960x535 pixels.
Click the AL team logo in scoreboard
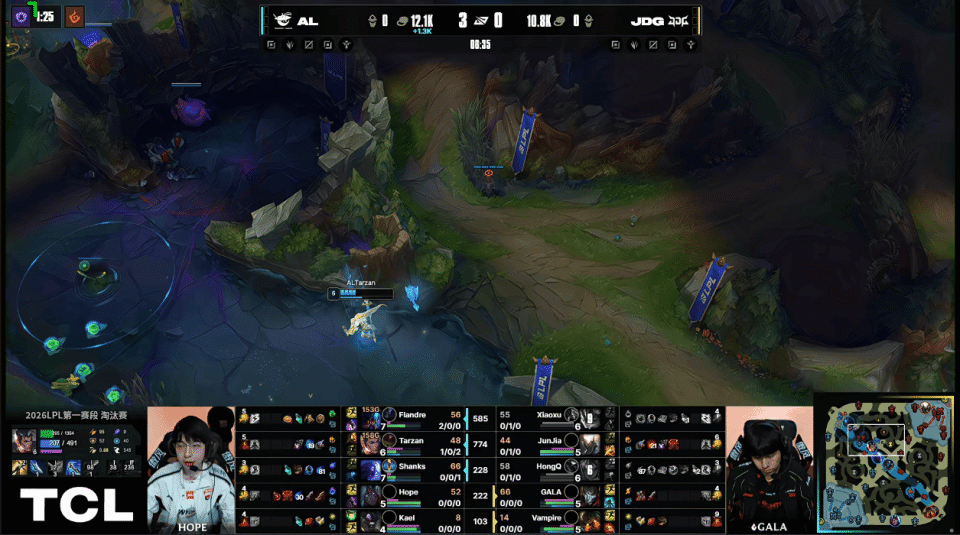coord(283,20)
